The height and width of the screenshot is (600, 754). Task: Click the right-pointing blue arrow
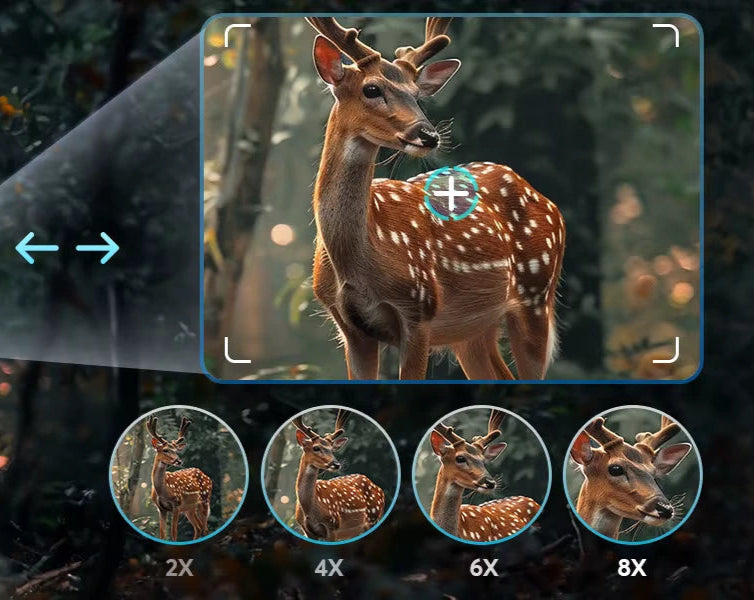(x=98, y=248)
